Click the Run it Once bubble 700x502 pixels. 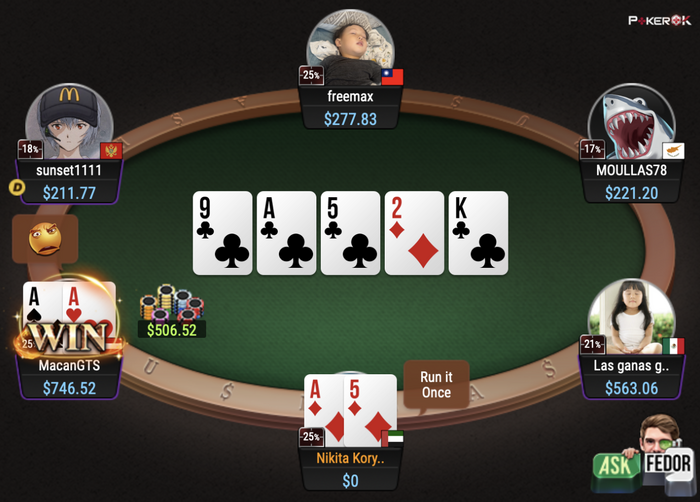click(436, 385)
